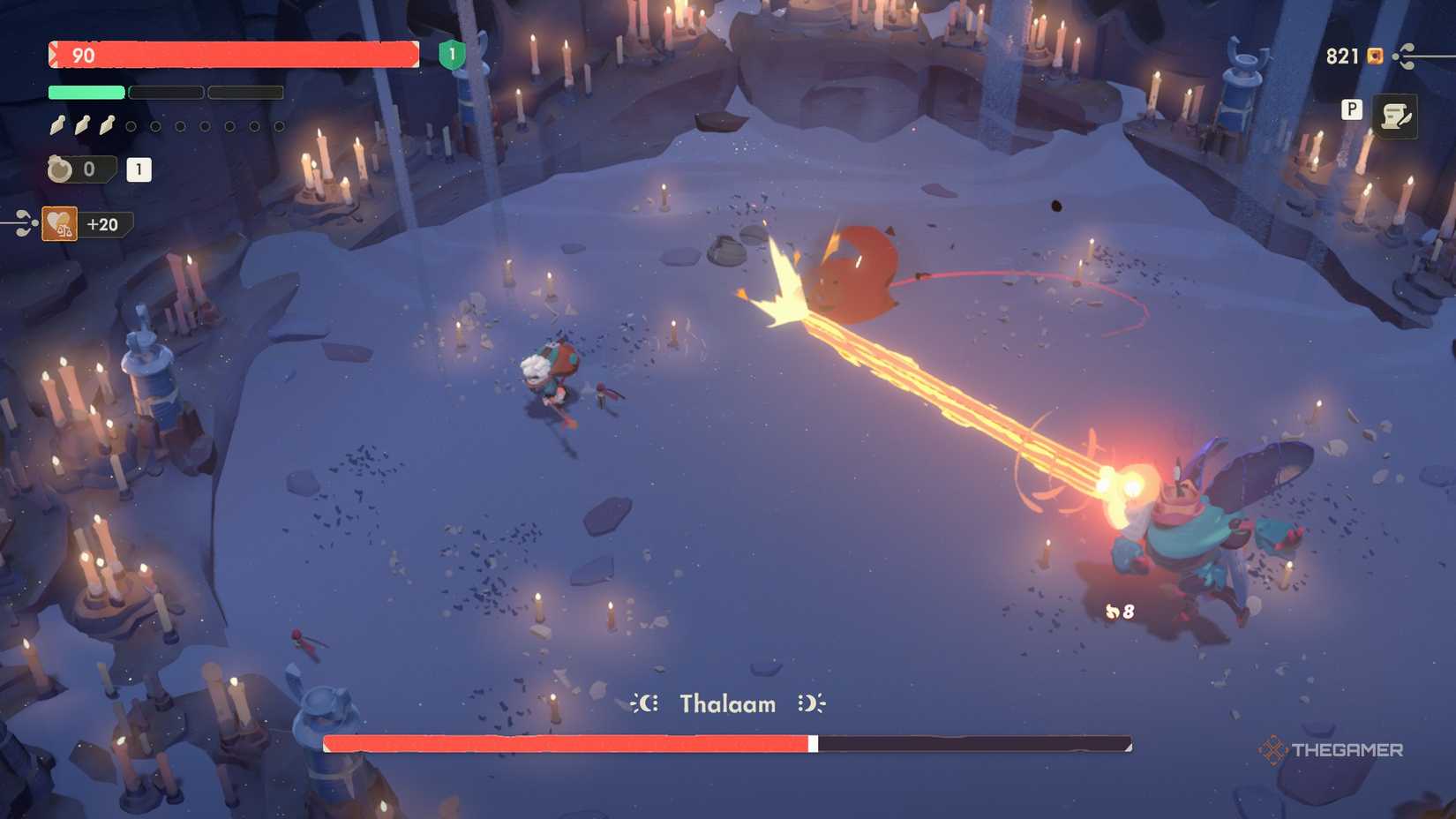Click the bomb counter icon showing 0
The image size is (1456, 819).
pos(58,169)
